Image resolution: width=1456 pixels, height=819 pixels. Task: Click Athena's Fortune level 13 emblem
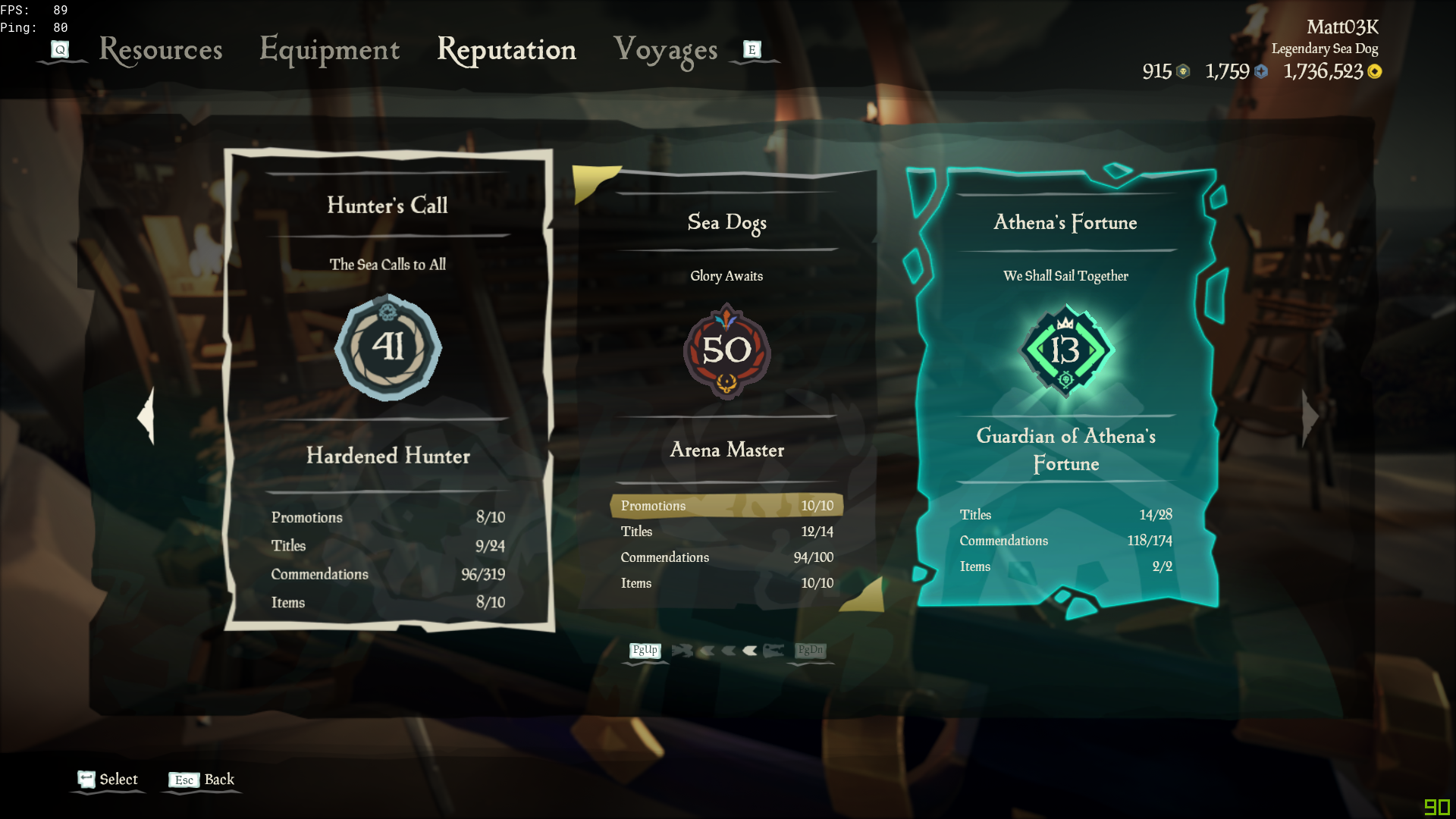tap(1065, 350)
